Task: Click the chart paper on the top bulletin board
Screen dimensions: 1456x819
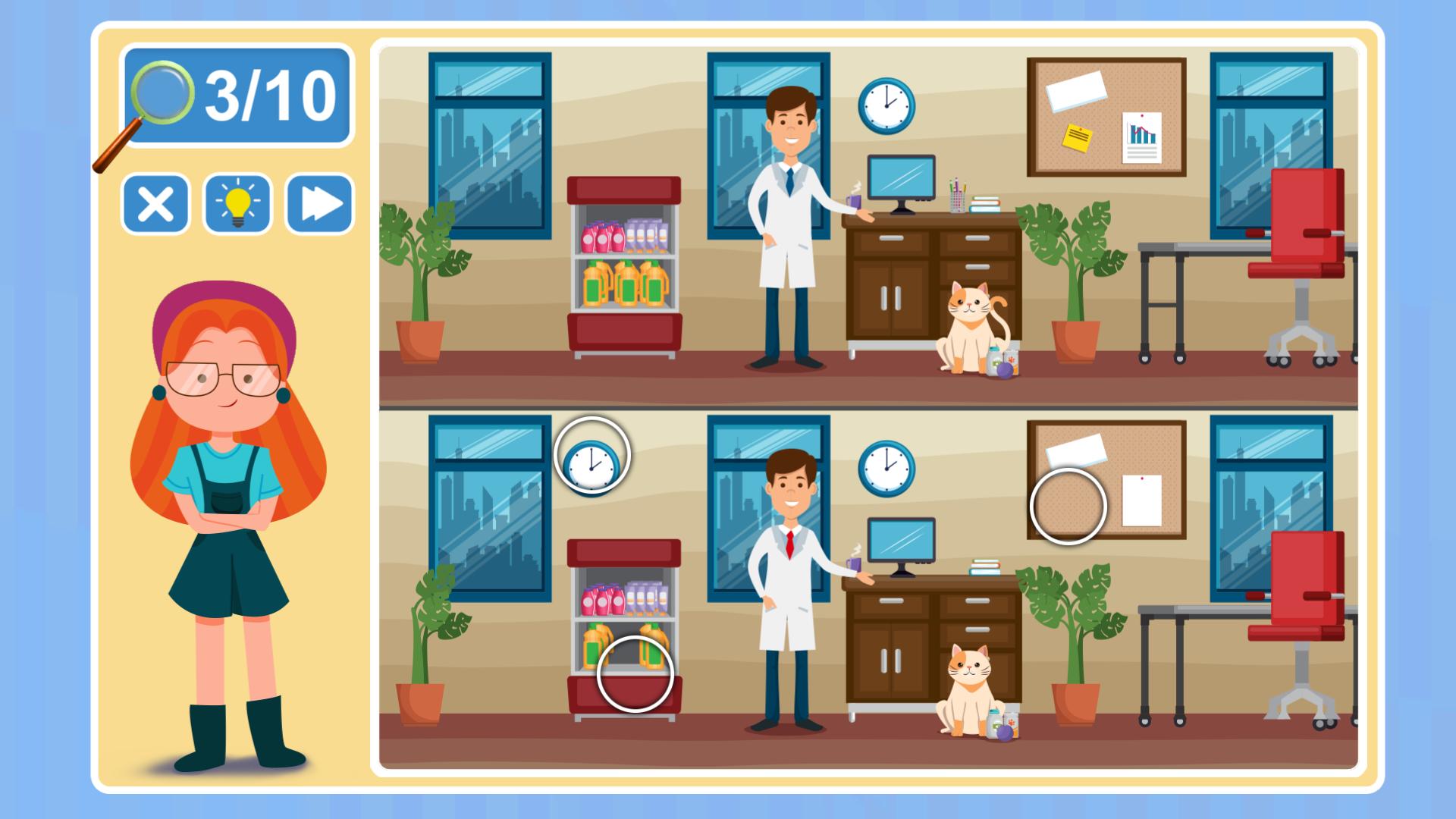Action: click(x=1142, y=136)
